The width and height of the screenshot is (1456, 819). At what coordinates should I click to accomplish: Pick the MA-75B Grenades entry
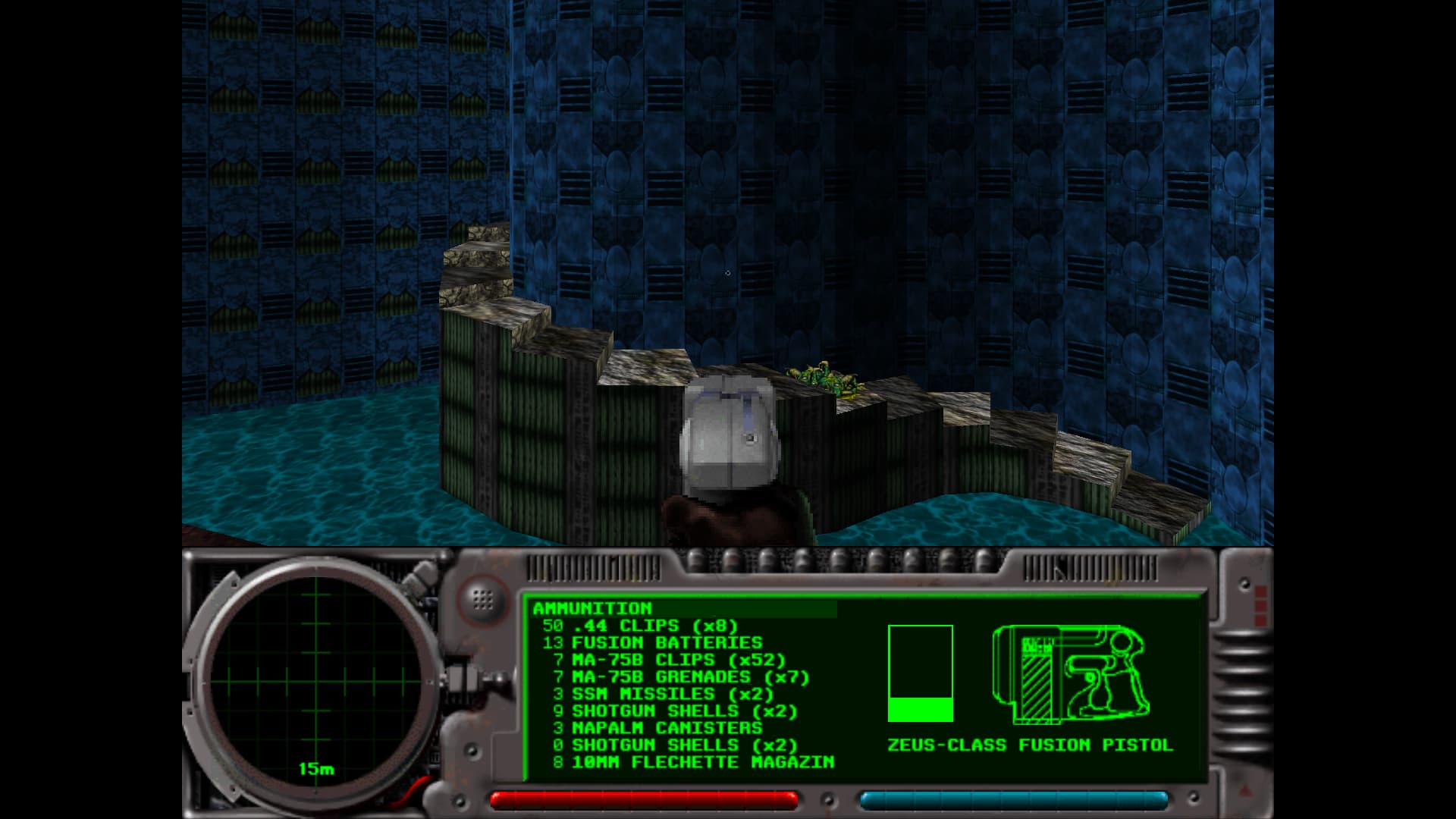[x=676, y=676]
